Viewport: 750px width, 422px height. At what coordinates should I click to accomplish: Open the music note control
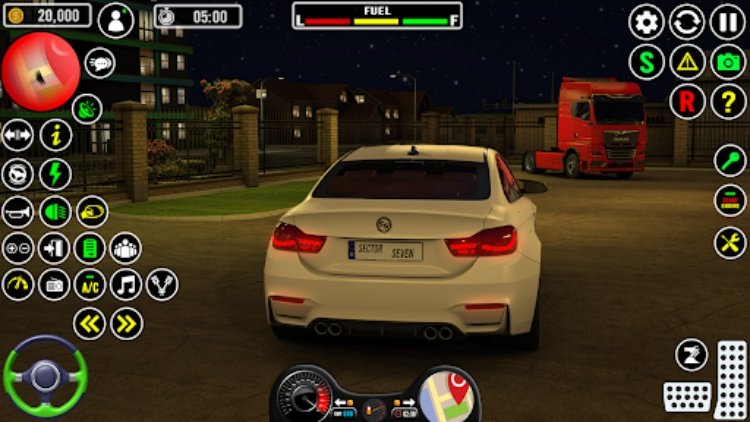click(126, 284)
